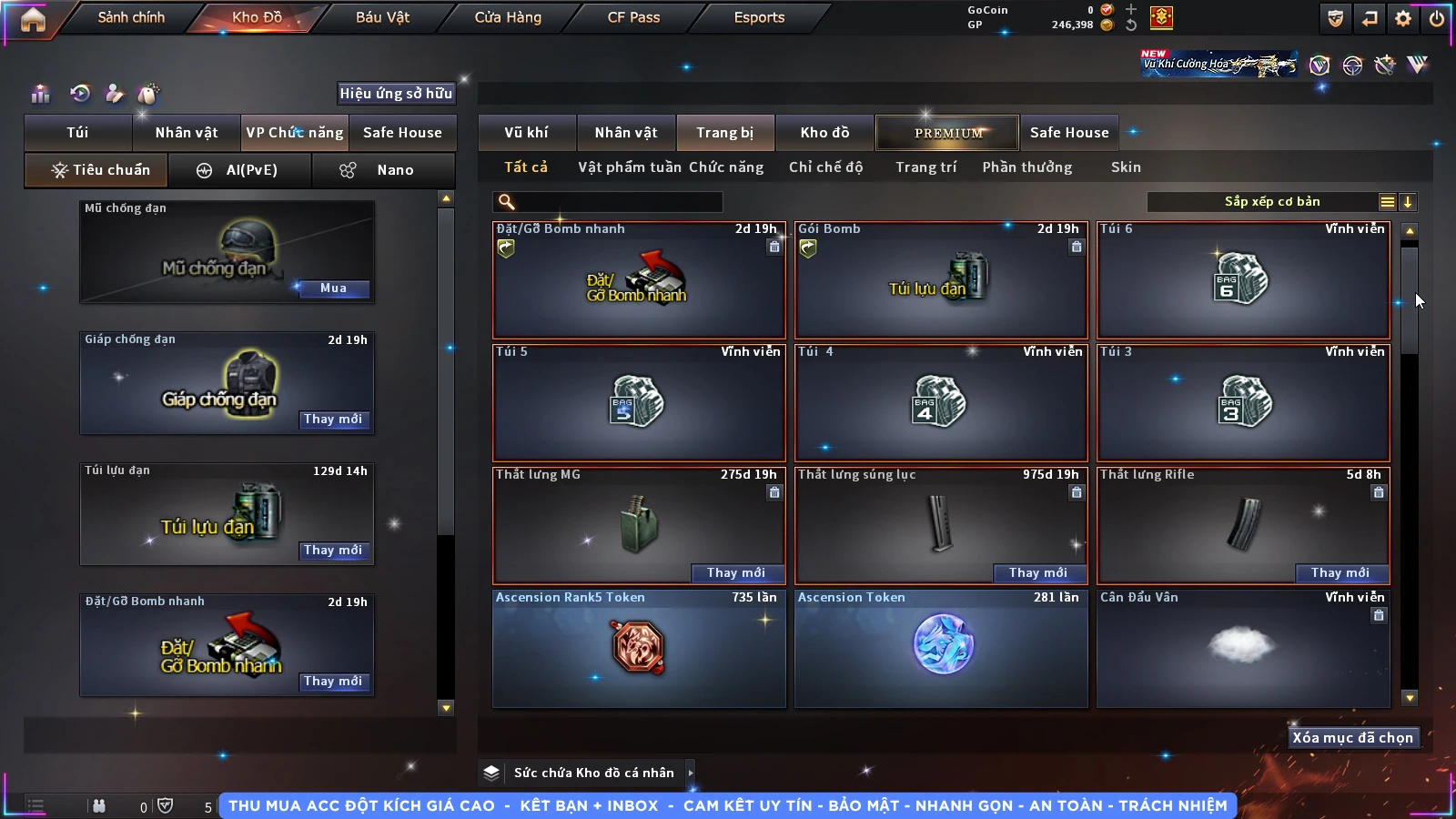The image size is (1456, 819).
Task: Click the power icon to exit
Action: pyautogui.click(x=1437, y=18)
